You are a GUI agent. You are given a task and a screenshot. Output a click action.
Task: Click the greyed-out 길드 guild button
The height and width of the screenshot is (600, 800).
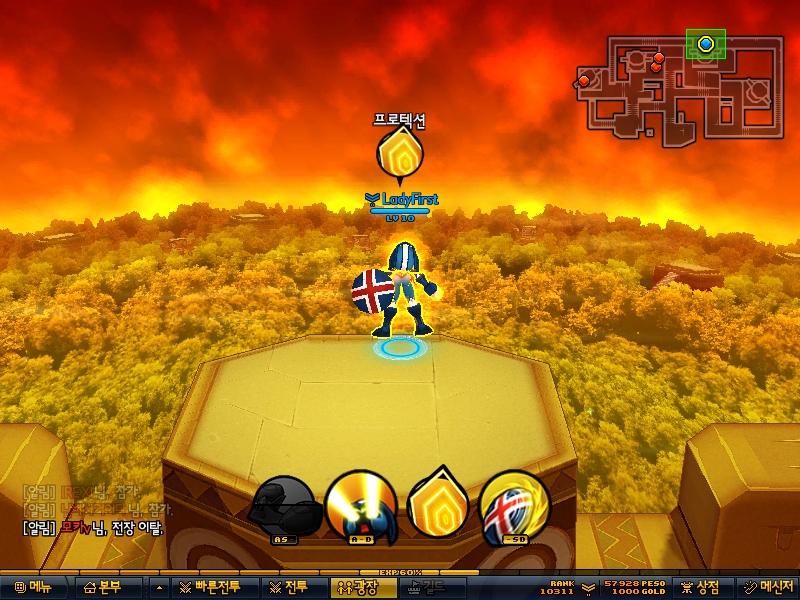point(425,587)
